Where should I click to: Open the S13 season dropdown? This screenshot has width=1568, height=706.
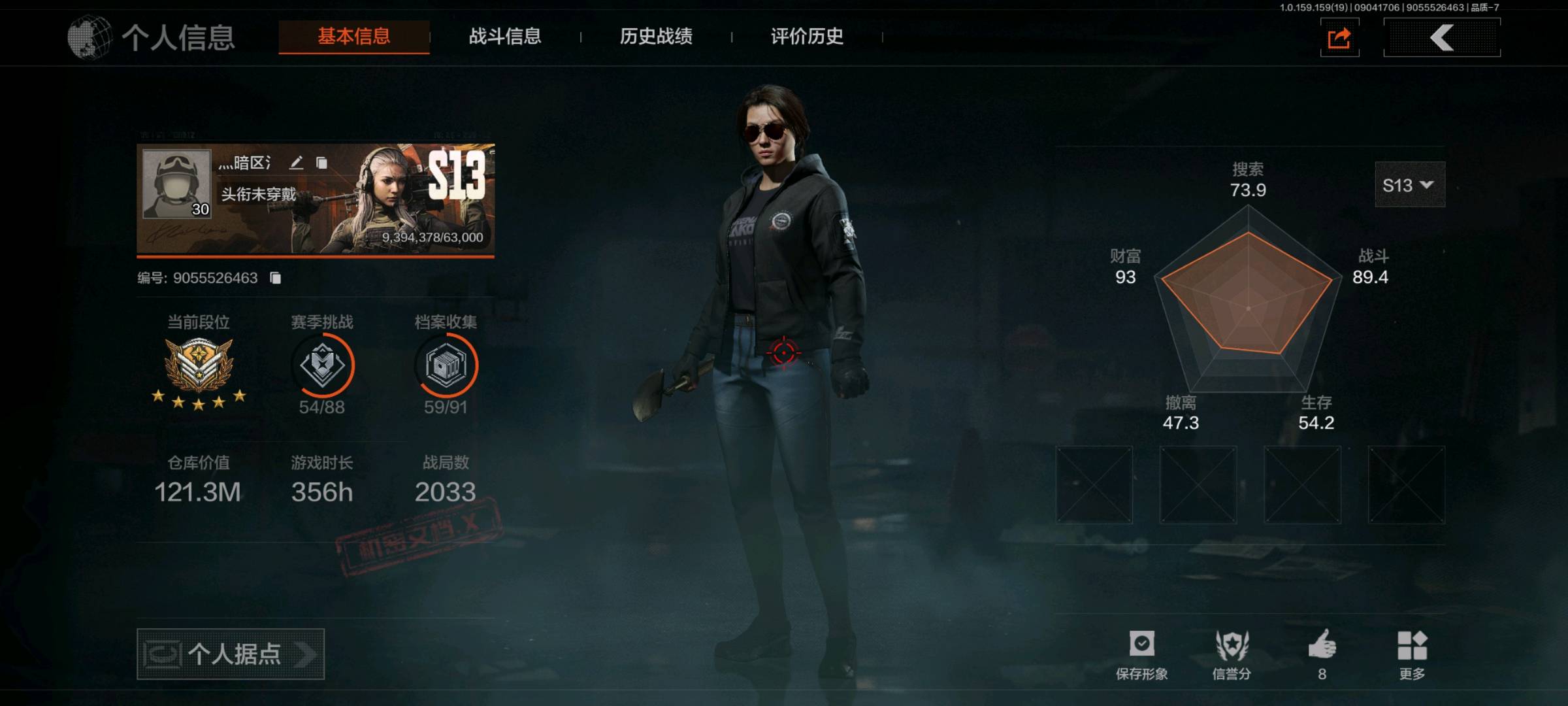pos(1409,185)
